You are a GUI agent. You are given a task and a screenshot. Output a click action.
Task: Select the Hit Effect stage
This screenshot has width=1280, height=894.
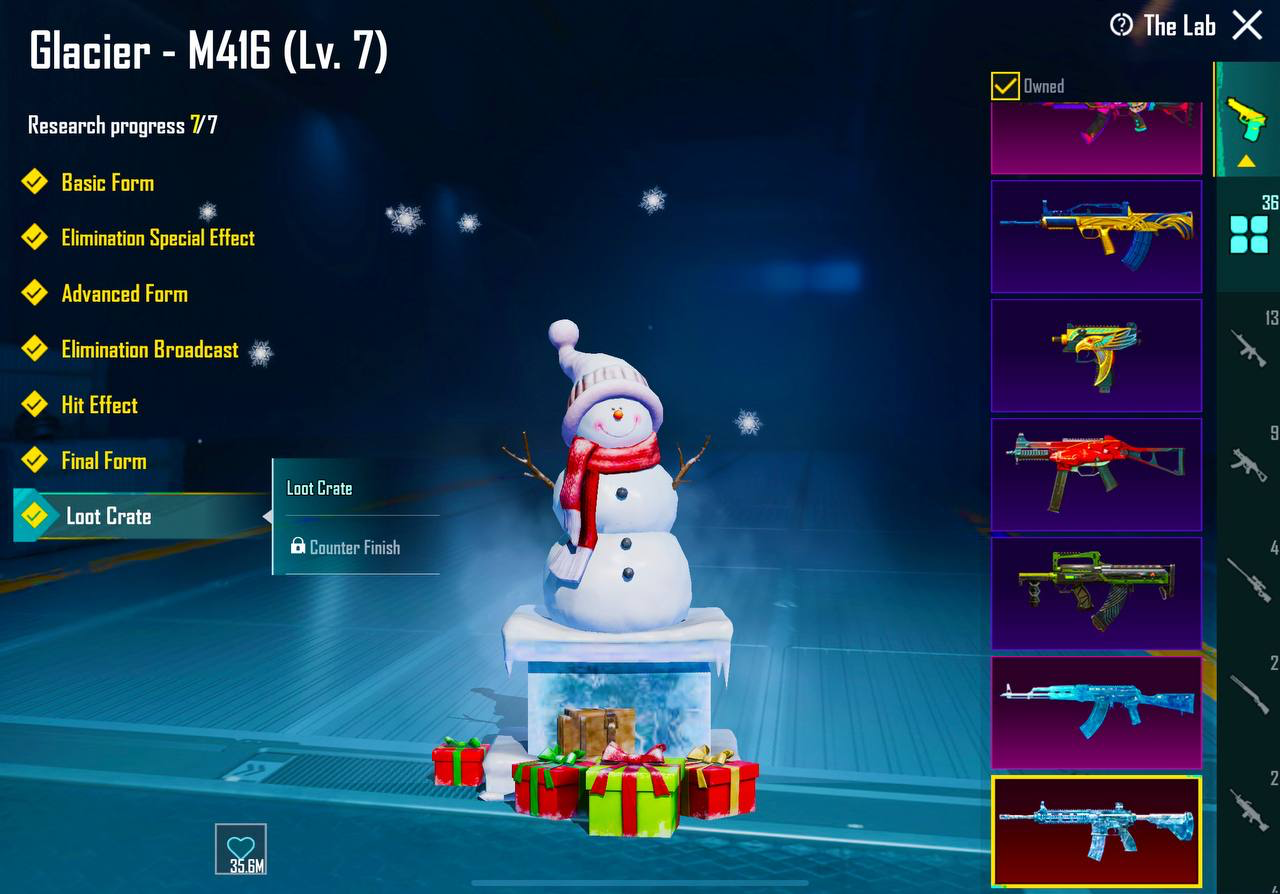tap(99, 405)
